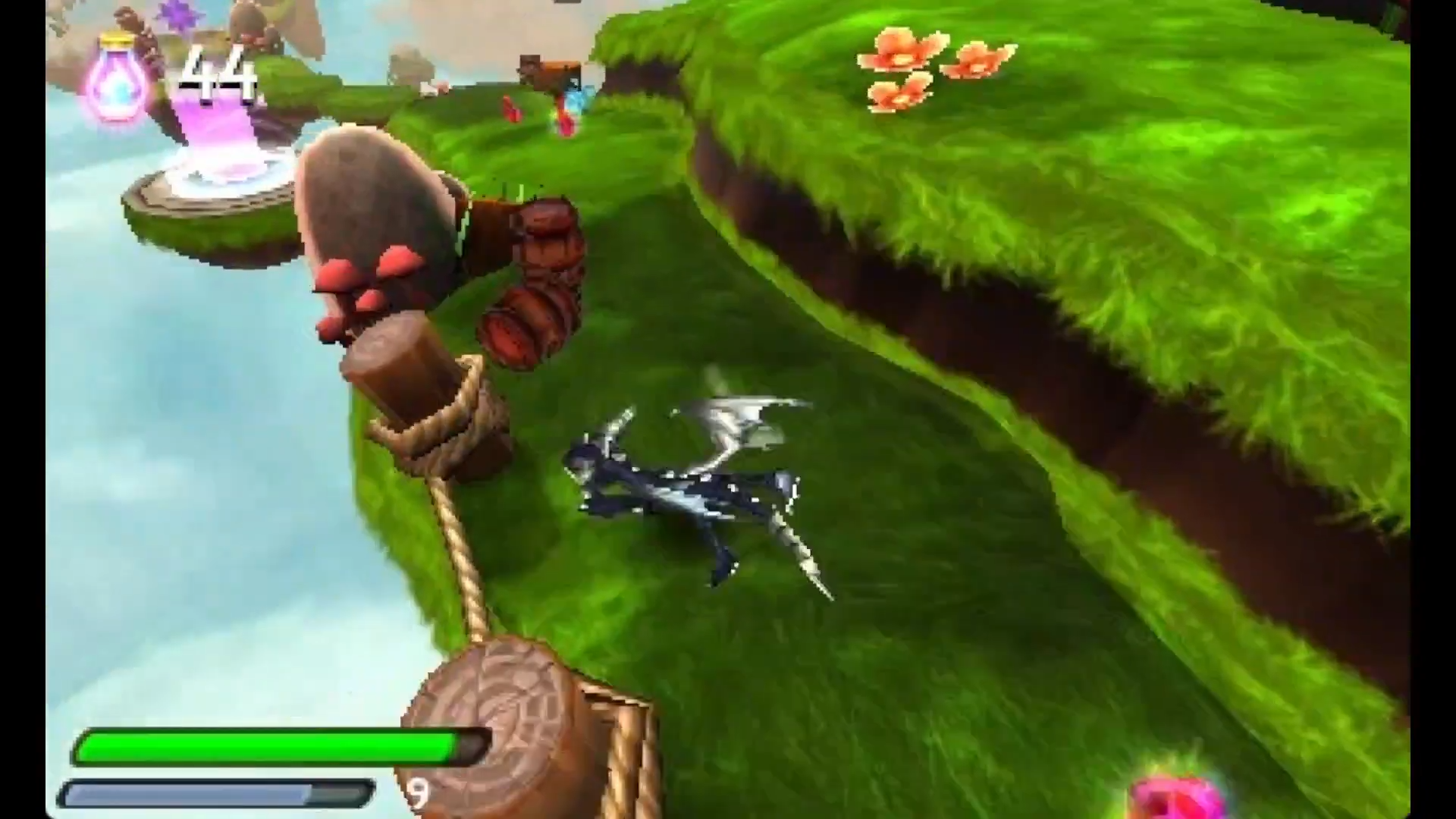Viewport: 1456px width, 819px height.
Task: Toggle the green health bar display
Action: tap(273, 747)
